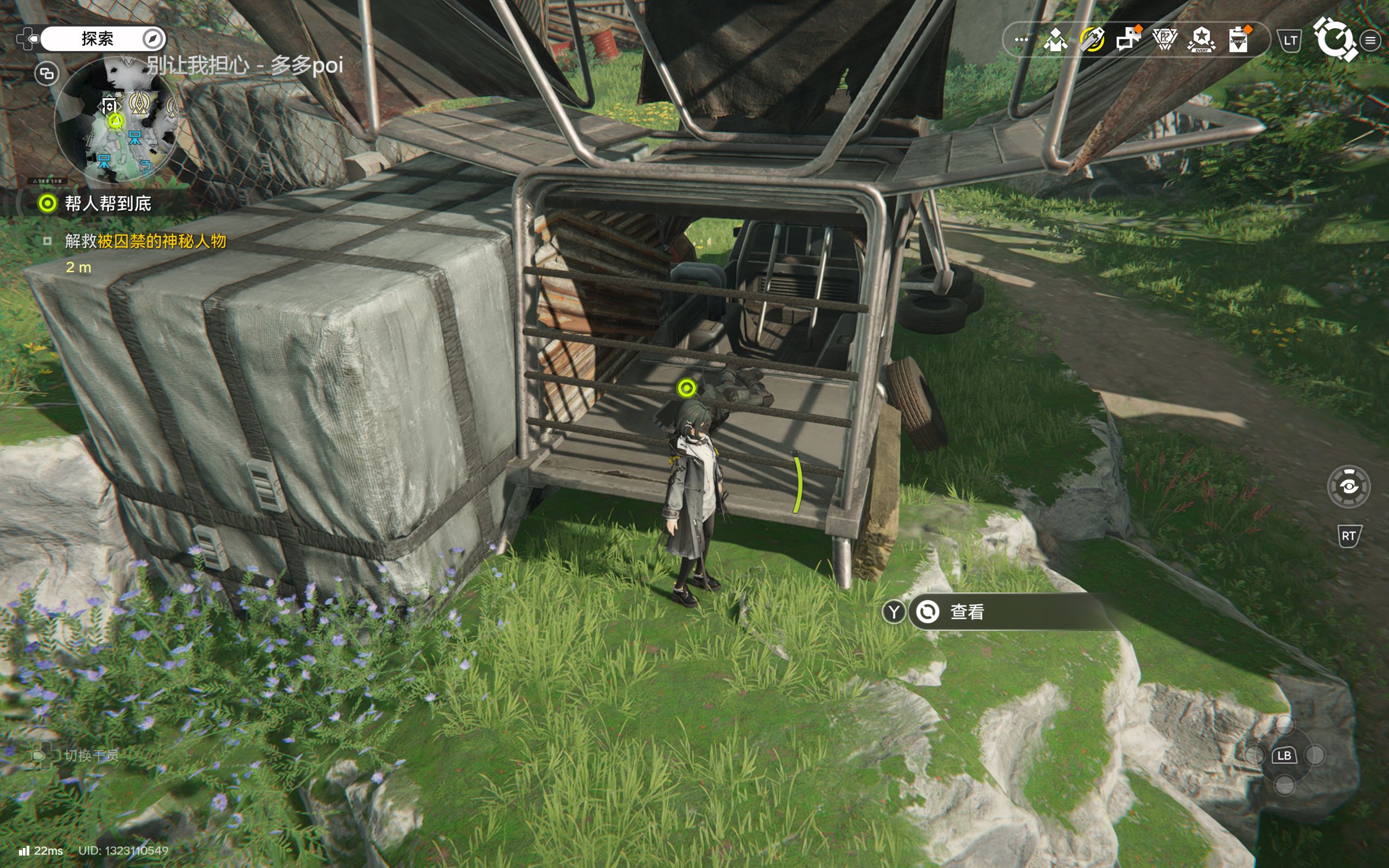Open the circular minimap
Screen dimensions: 1389x868
117,119
